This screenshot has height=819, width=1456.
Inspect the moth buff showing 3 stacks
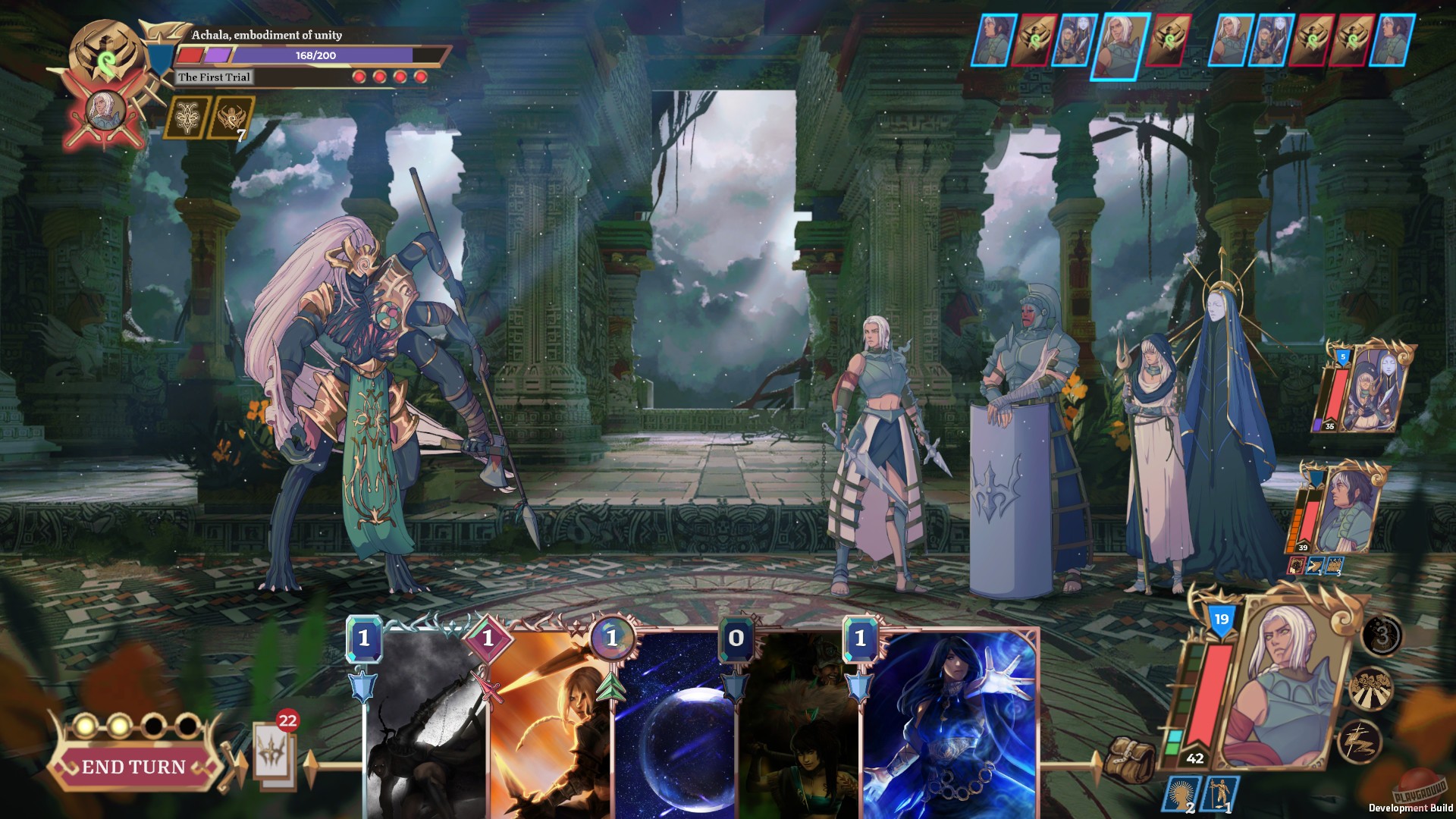pos(1381,635)
